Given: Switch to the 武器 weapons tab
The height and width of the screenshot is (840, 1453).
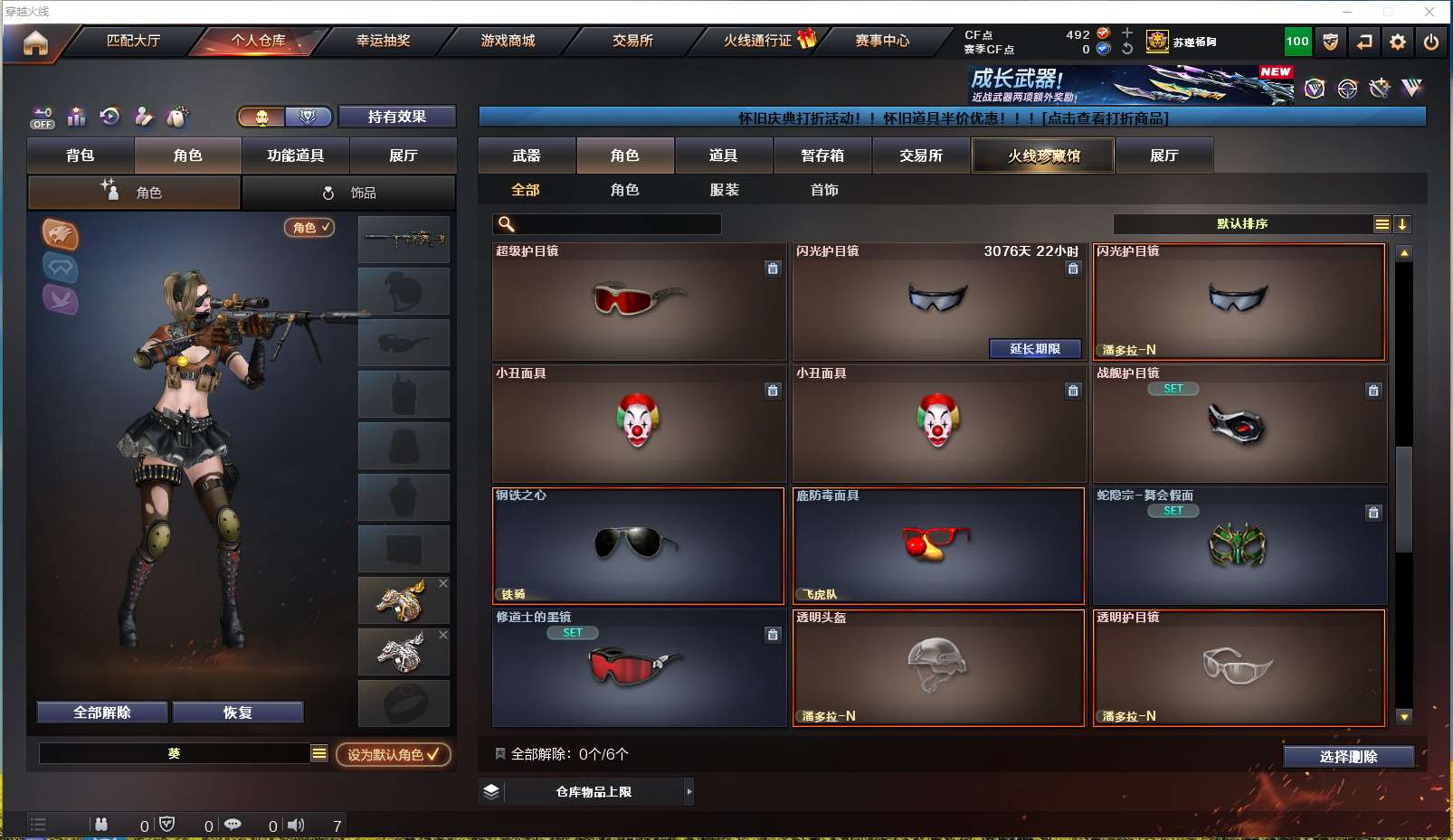Looking at the screenshot, I should click(x=527, y=156).
